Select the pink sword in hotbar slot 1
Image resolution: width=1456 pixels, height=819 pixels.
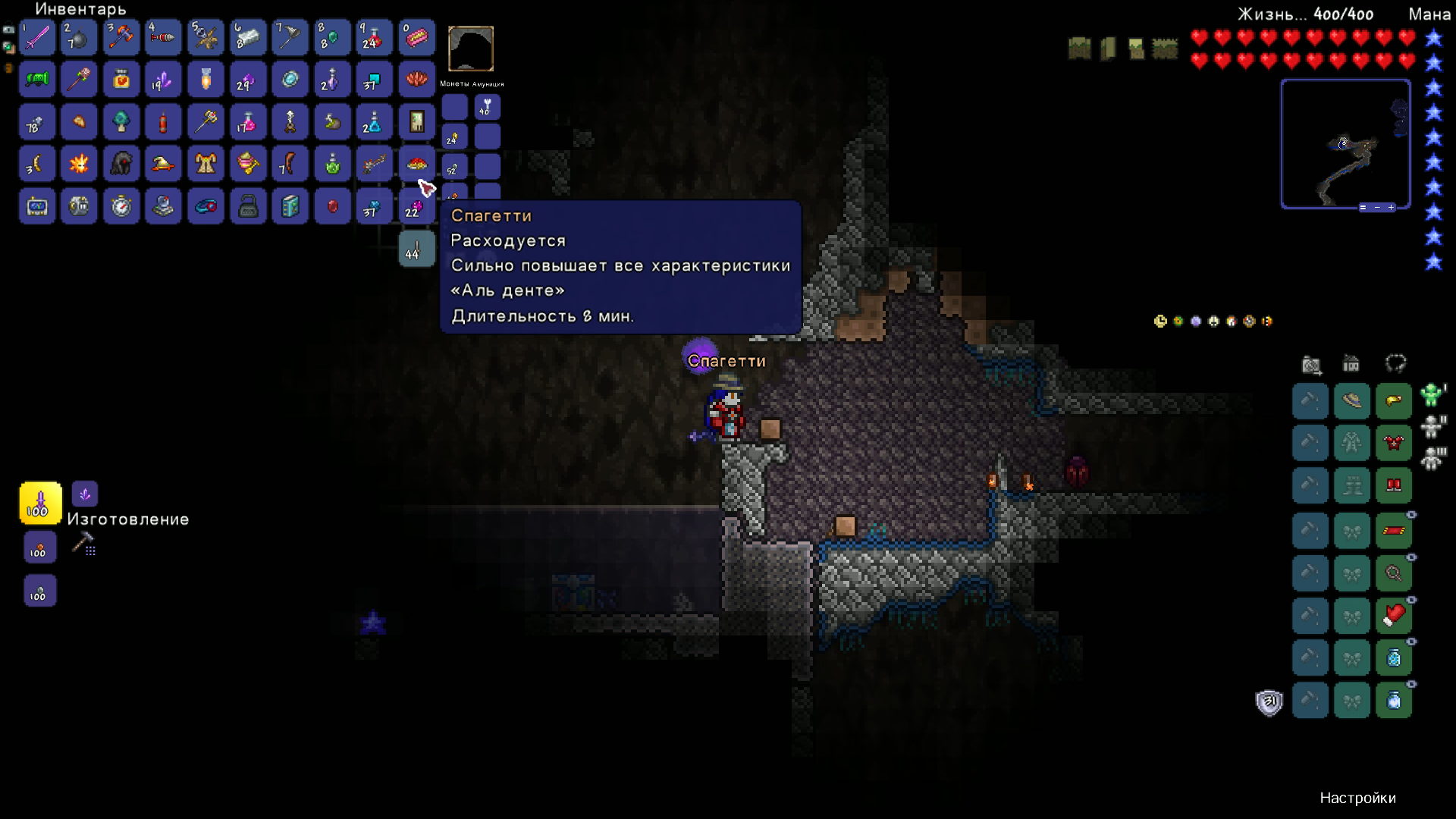(37, 37)
